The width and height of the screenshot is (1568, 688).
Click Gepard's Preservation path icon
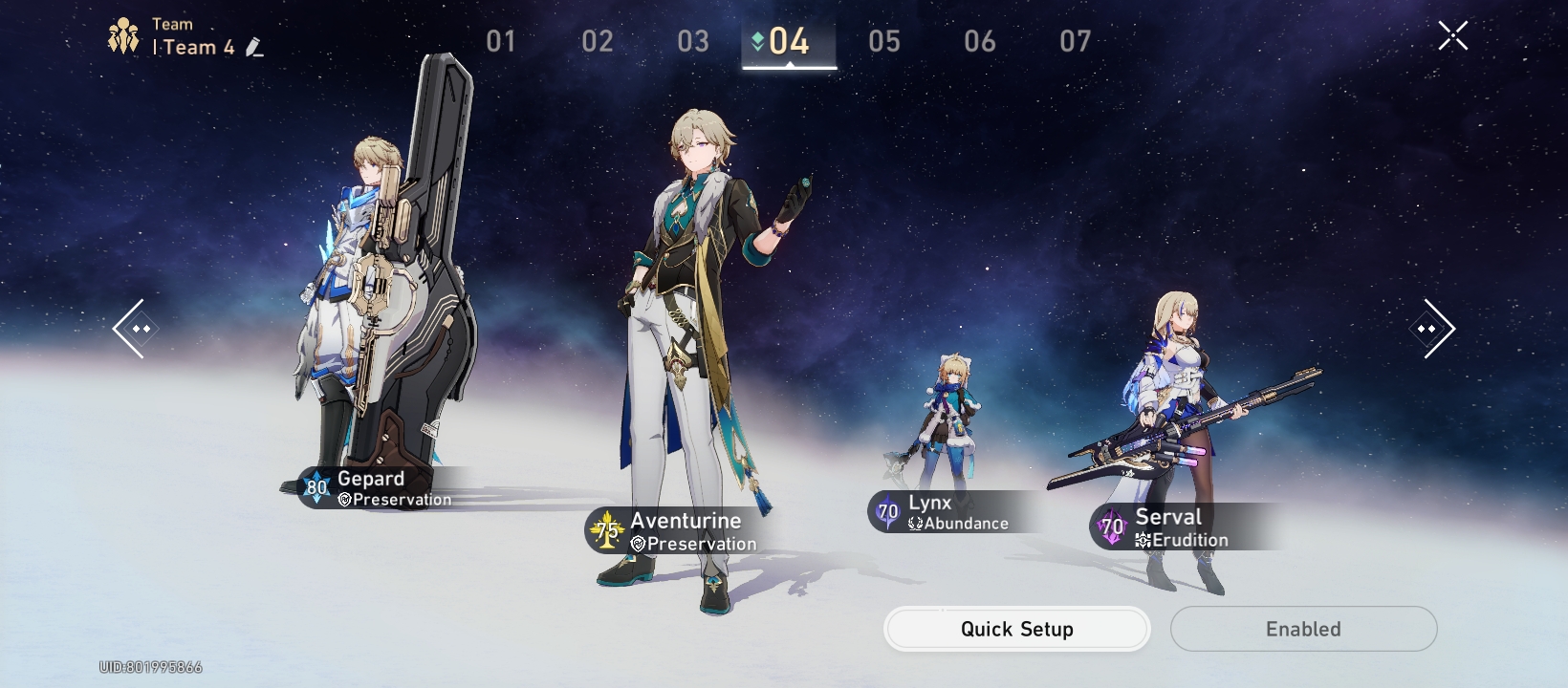click(x=342, y=500)
